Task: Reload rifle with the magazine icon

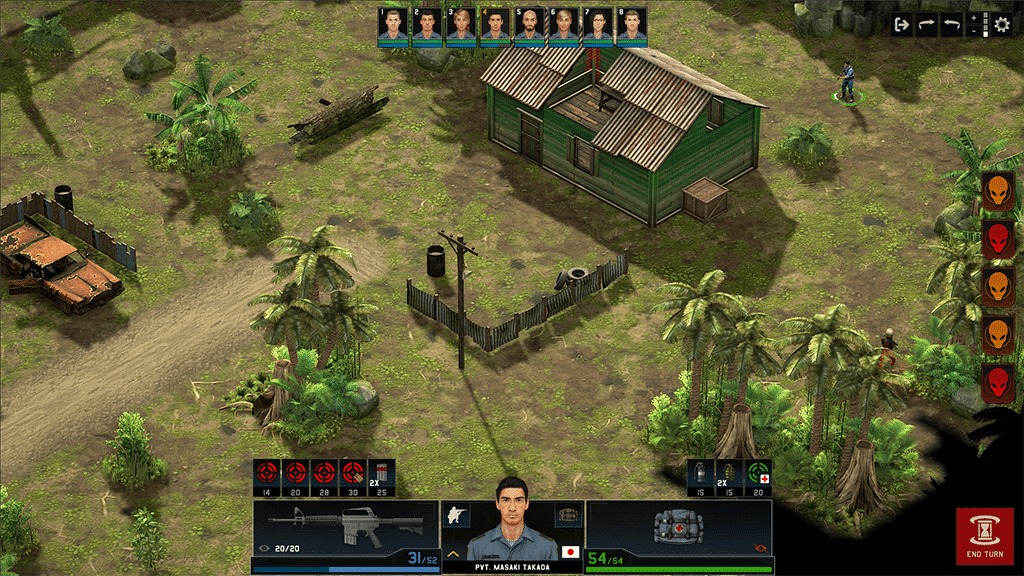Action: click(x=382, y=473)
